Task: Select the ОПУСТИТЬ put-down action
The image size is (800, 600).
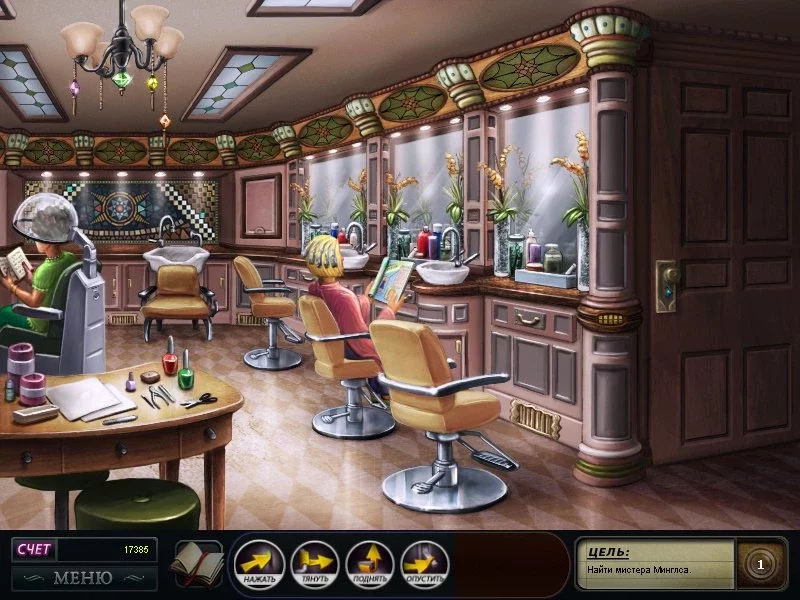Action: (x=424, y=565)
